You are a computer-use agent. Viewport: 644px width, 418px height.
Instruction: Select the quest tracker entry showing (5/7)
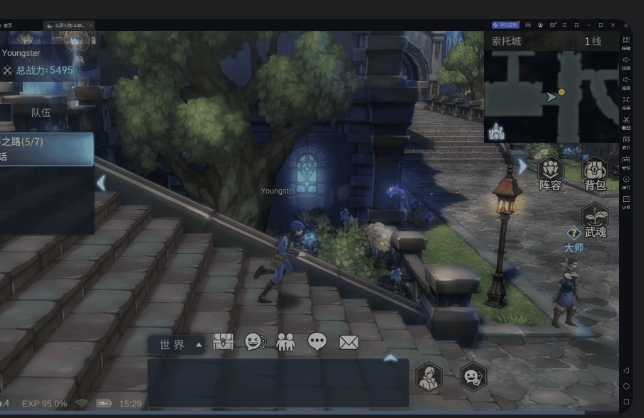(x=45, y=149)
